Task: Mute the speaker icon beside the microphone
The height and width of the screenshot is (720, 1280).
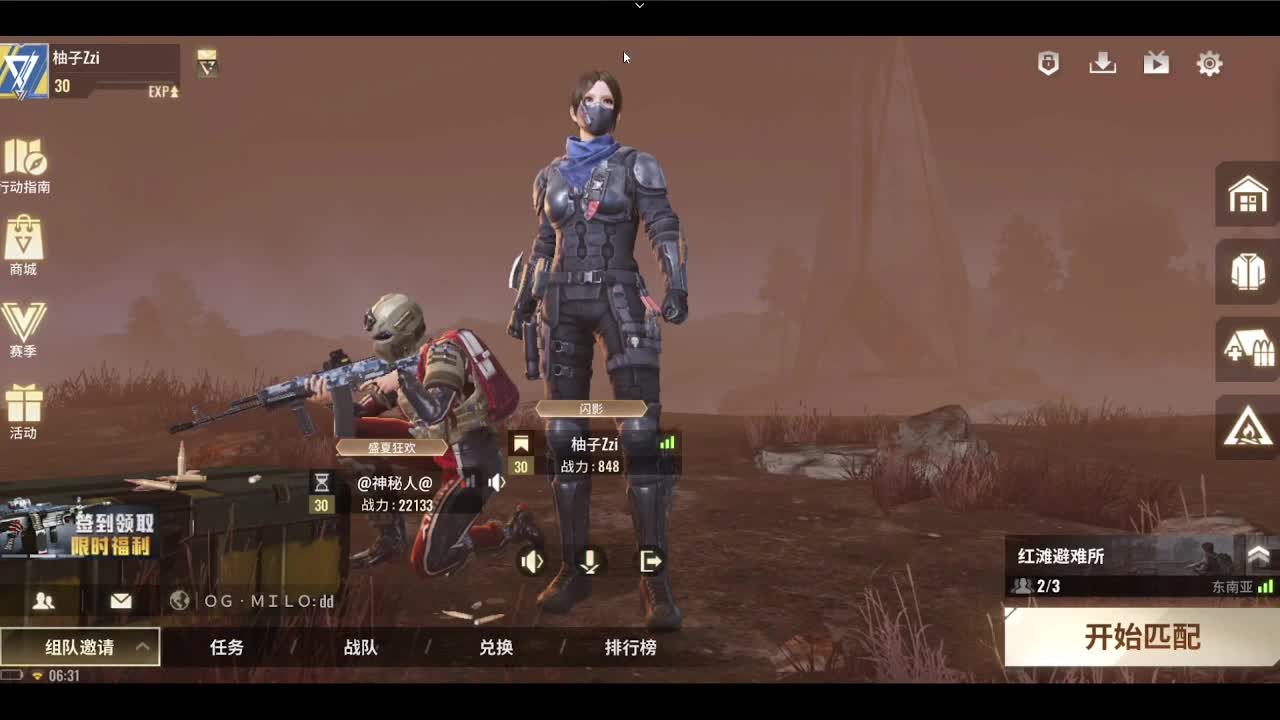Action: 533,562
